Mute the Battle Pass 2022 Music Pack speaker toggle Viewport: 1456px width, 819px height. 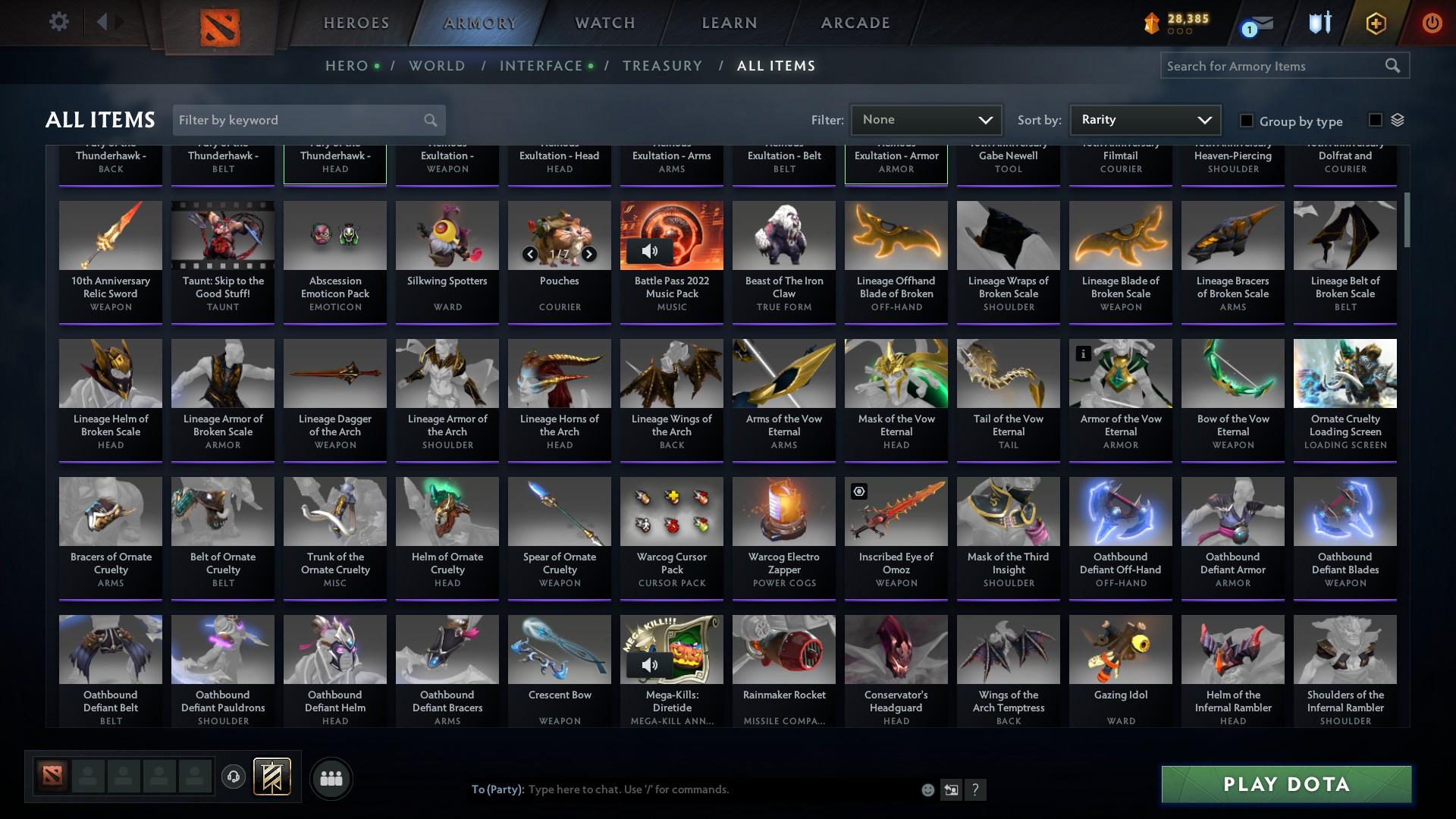[x=651, y=250]
